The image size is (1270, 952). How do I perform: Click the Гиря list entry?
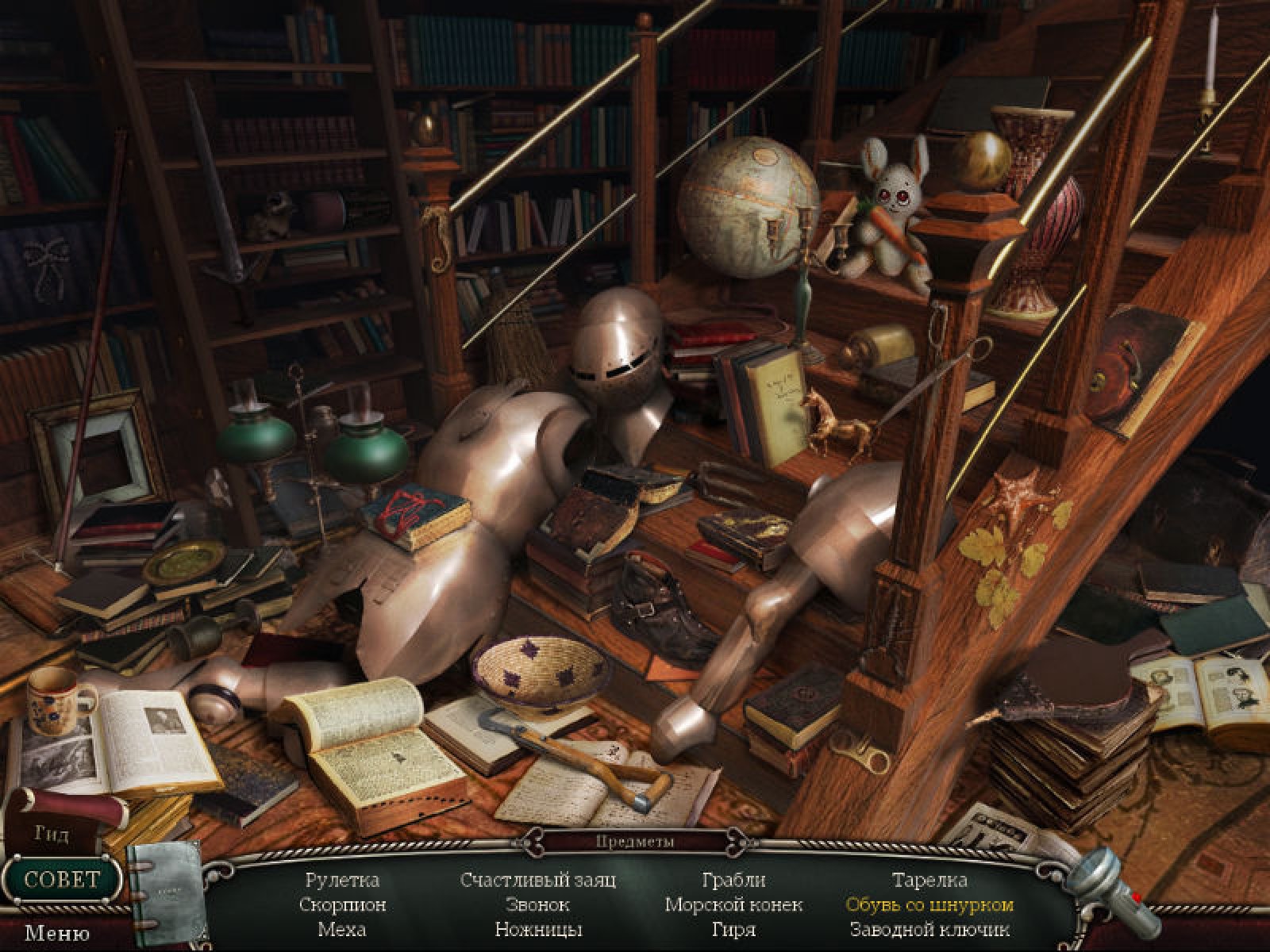click(733, 929)
